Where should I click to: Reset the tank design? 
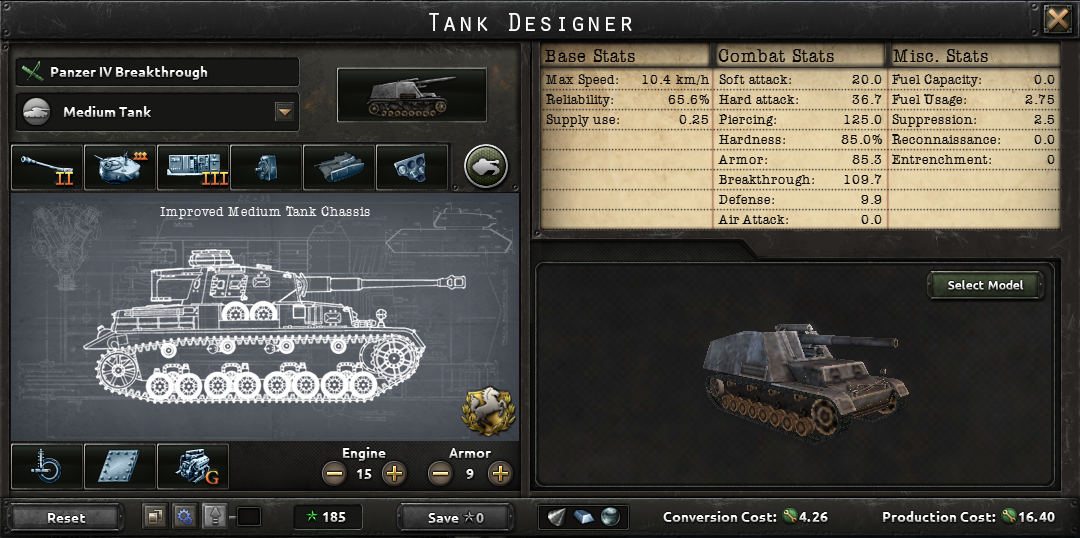pos(66,518)
